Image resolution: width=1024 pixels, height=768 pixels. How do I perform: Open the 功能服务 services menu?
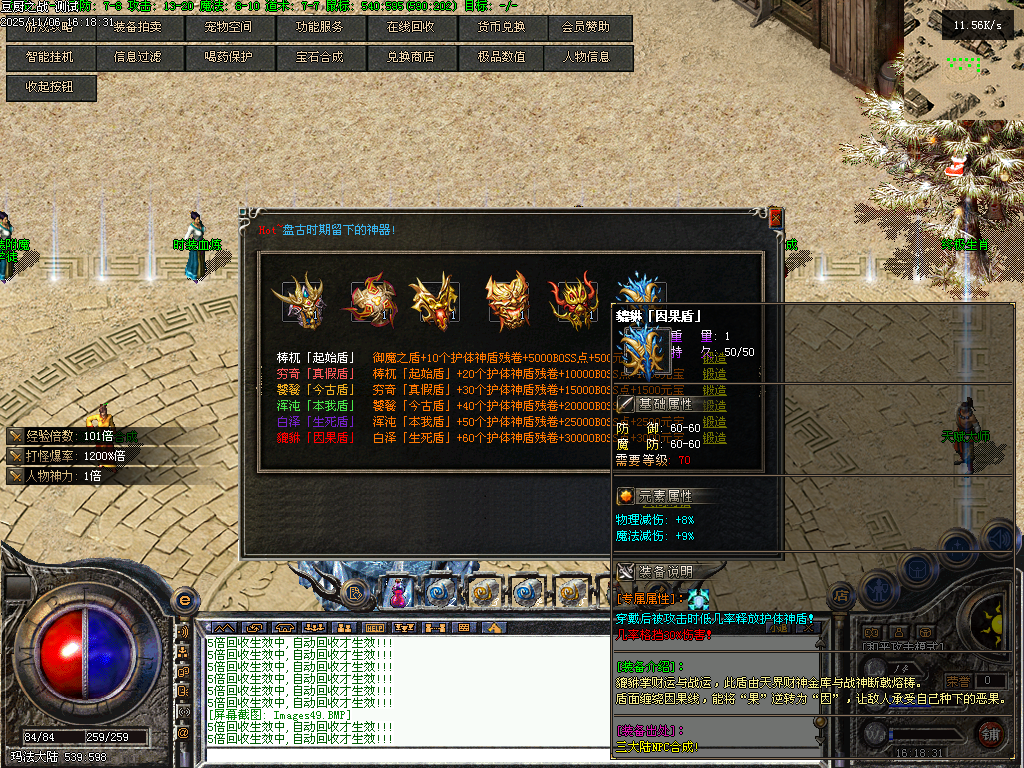[319, 27]
